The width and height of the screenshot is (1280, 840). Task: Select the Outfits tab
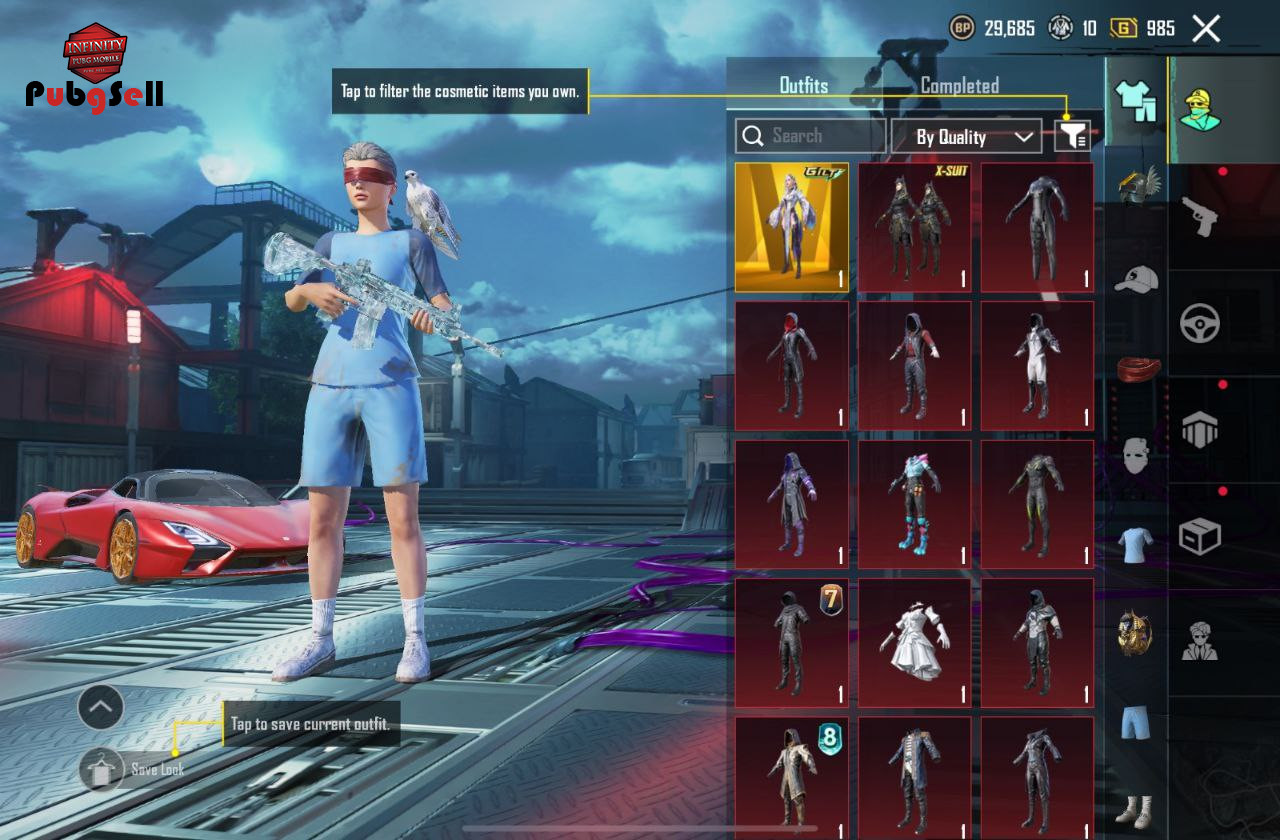[x=804, y=86]
